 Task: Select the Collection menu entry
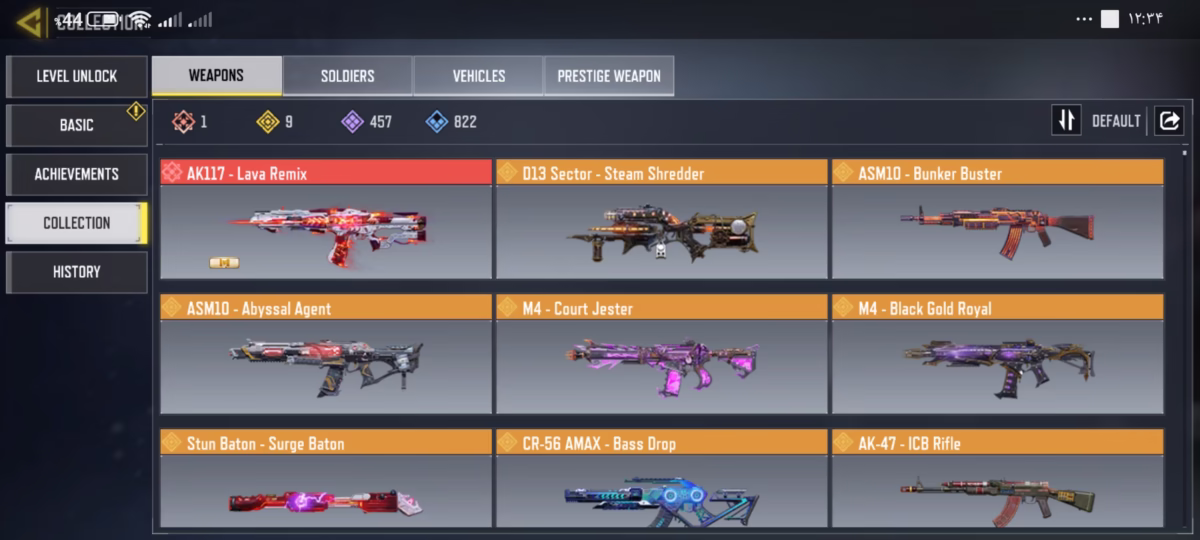point(76,223)
